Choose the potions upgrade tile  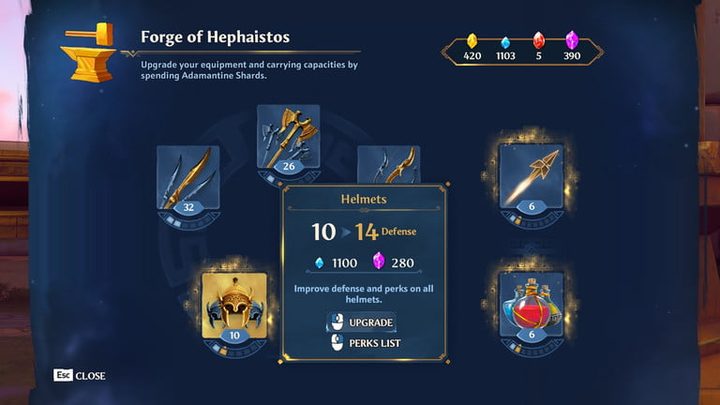(531, 307)
